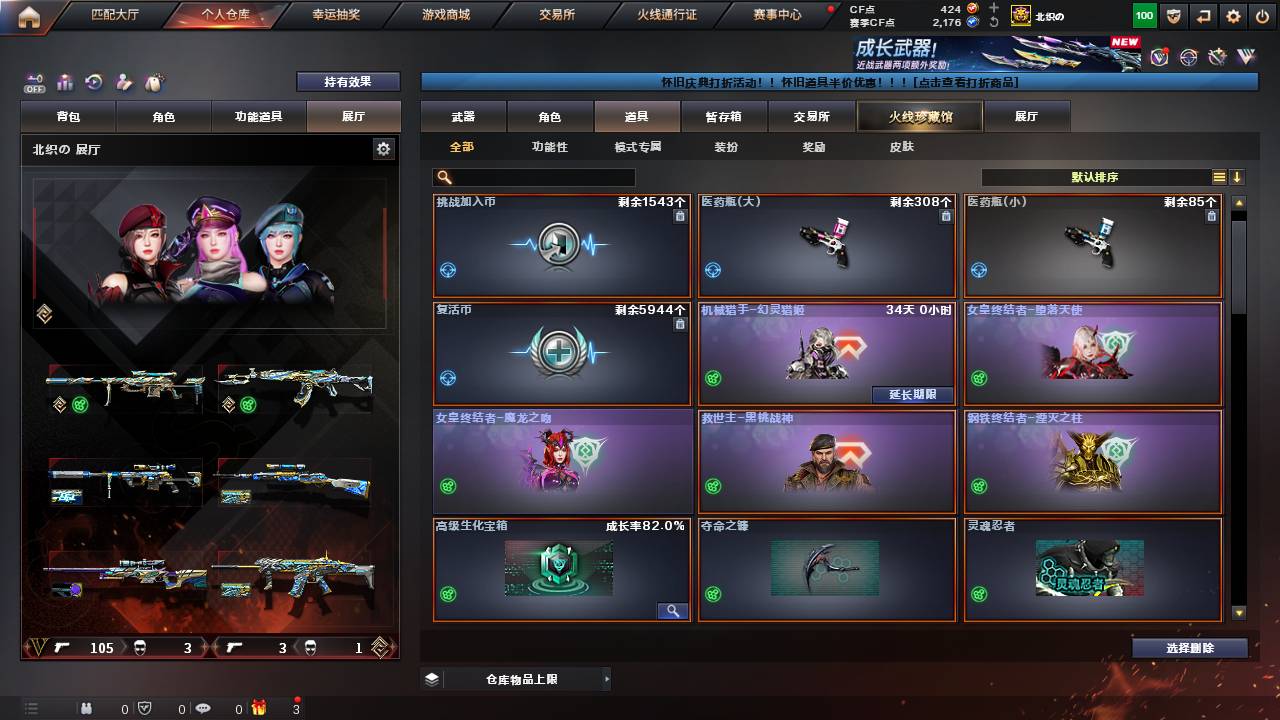This screenshot has height=720, width=1280.
Task: Switch to the 功能道具 tab
Action: [258, 117]
